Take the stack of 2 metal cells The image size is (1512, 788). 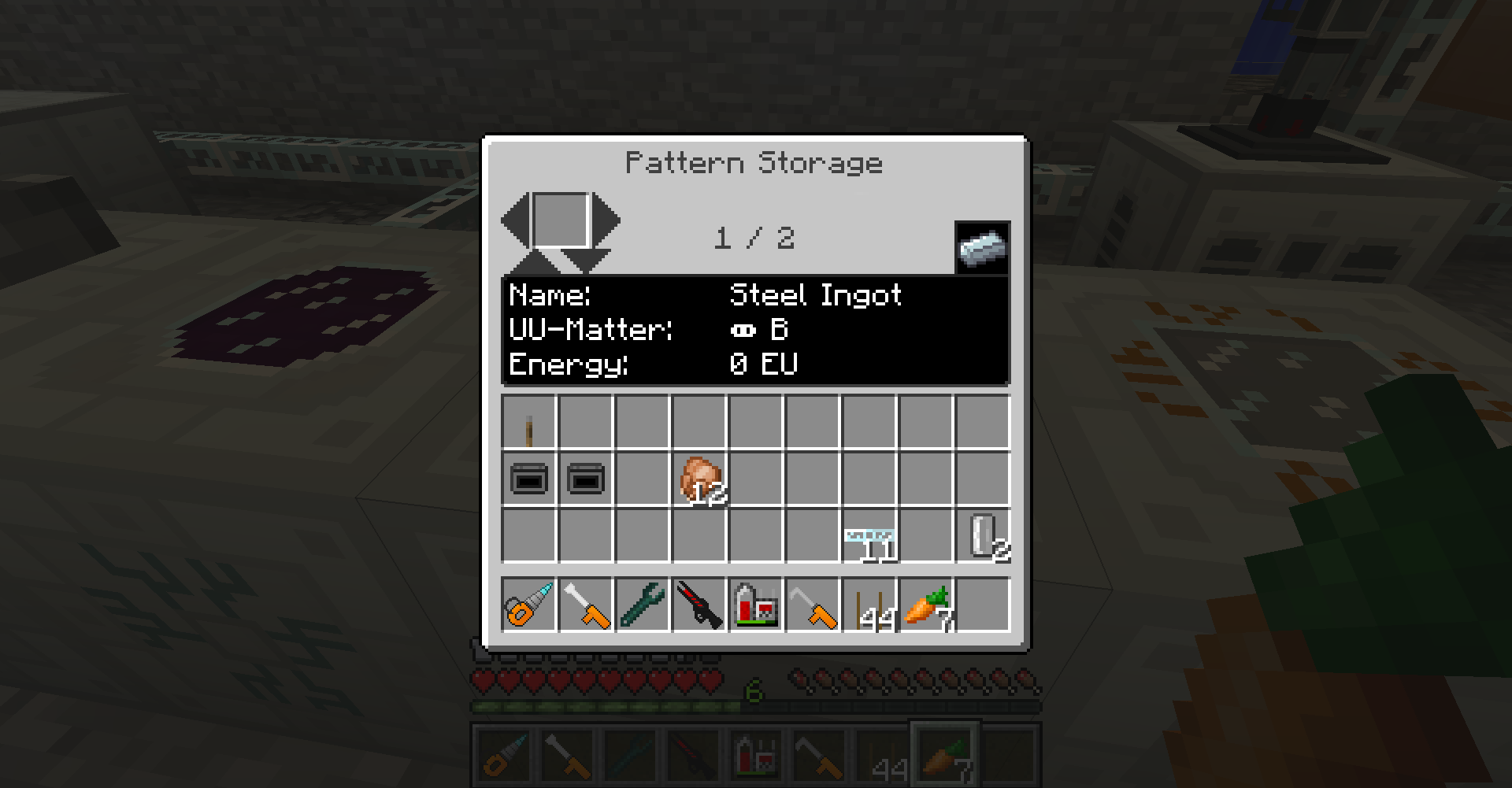pyautogui.click(x=983, y=536)
